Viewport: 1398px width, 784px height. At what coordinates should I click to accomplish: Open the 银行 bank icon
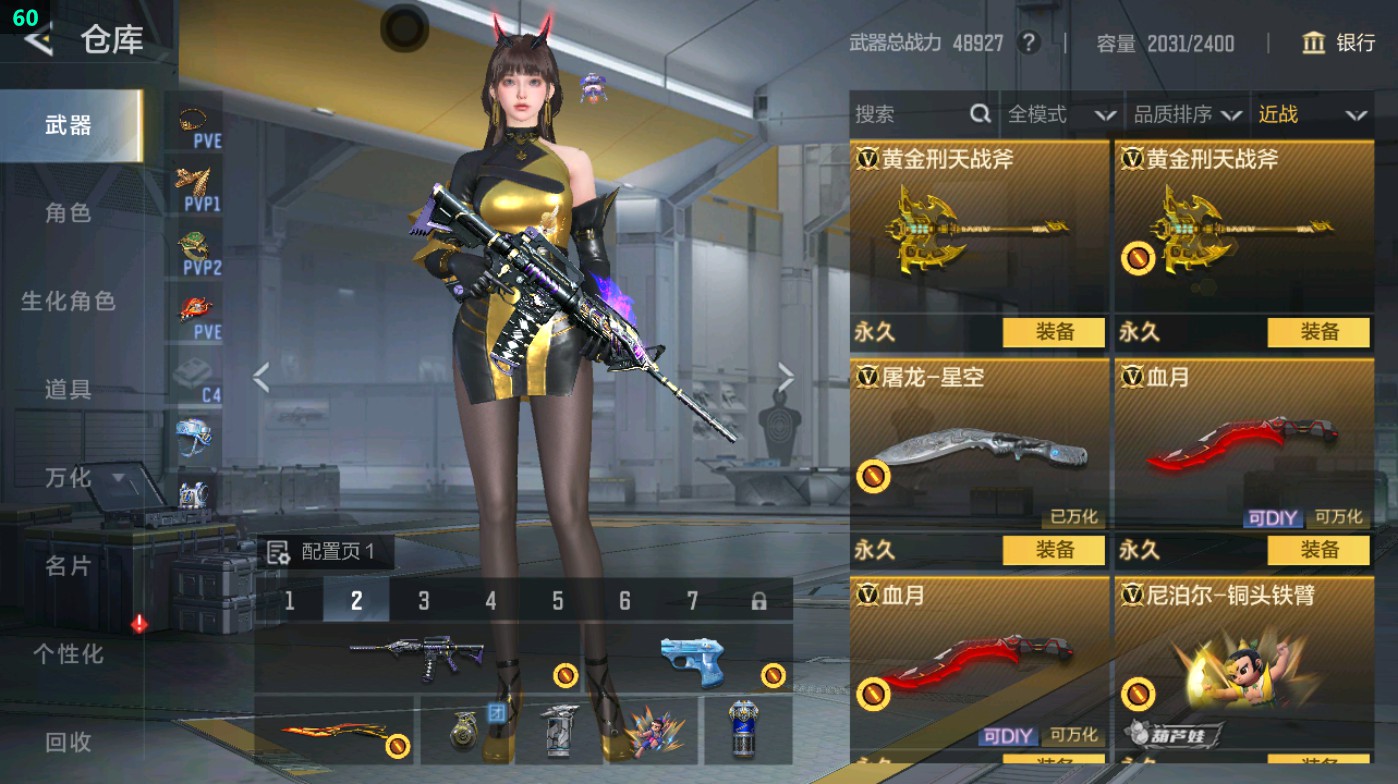tap(1313, 44)
